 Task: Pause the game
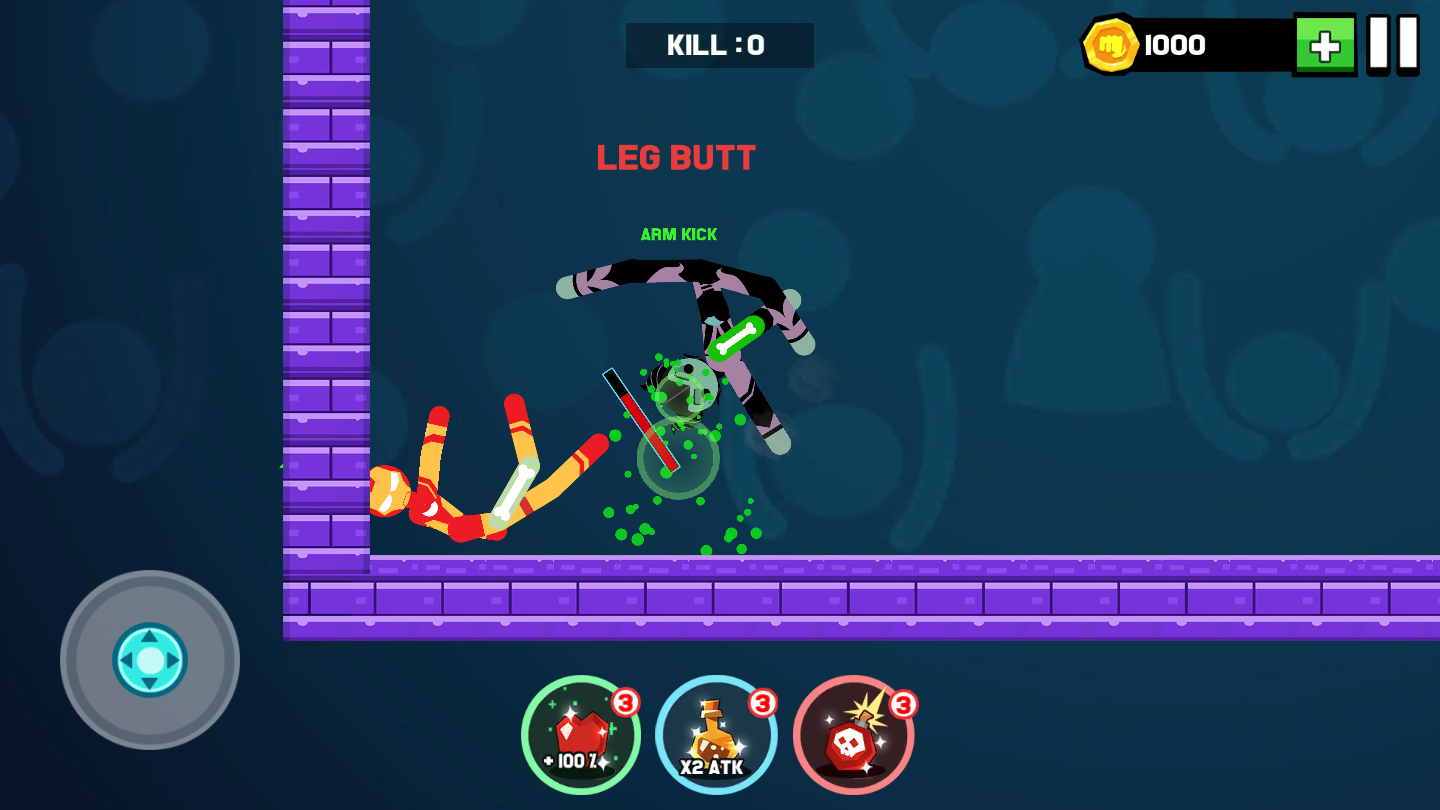1393,44
